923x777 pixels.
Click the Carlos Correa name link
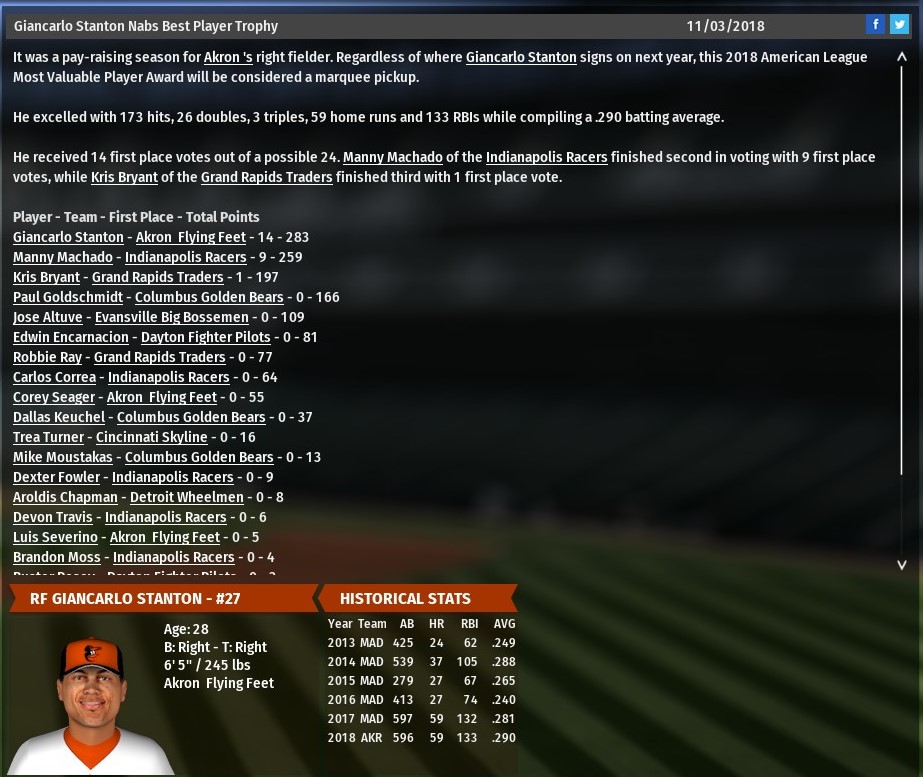point(55,377)
